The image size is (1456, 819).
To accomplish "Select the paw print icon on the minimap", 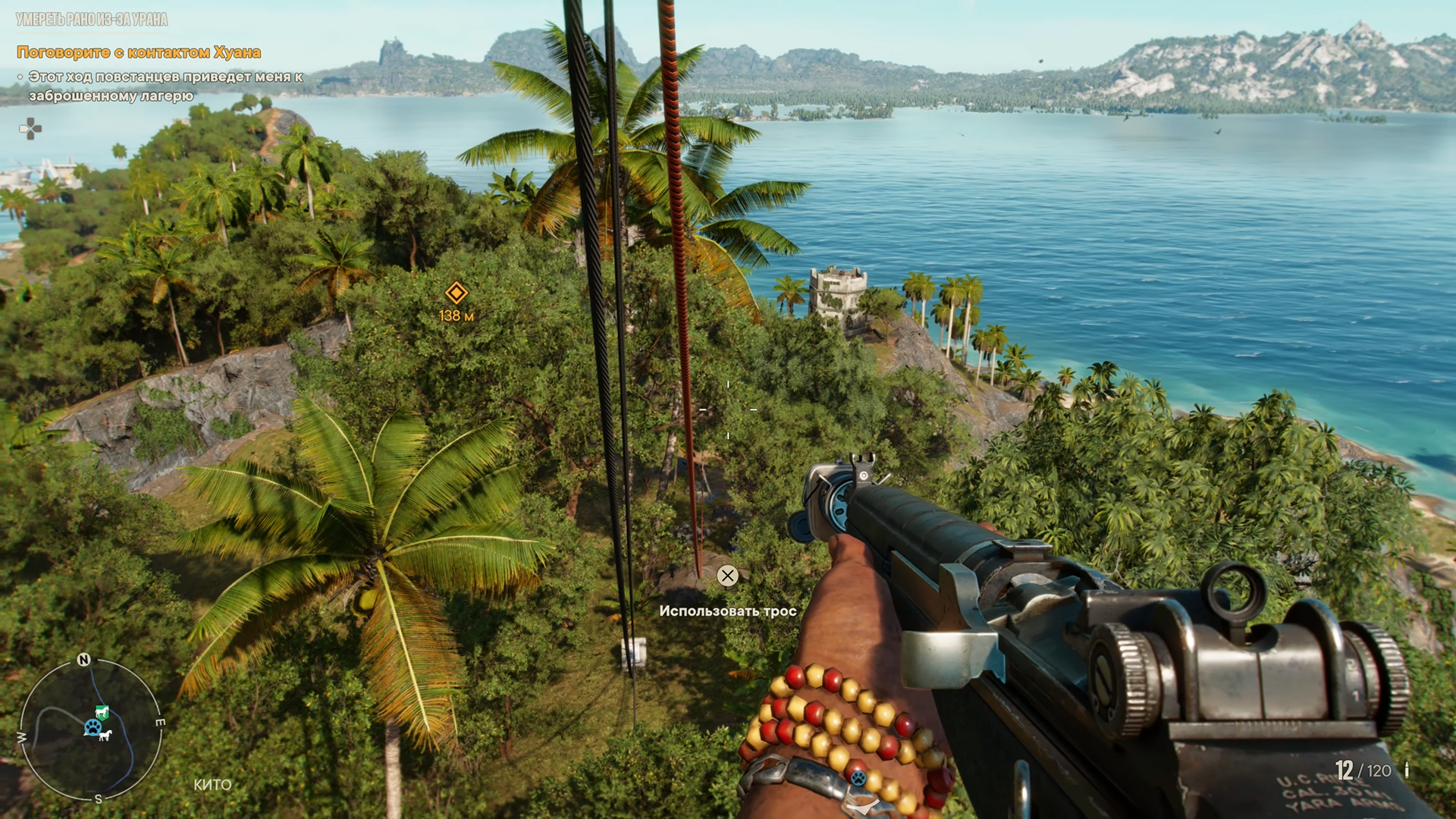I will tap(93, 728).
